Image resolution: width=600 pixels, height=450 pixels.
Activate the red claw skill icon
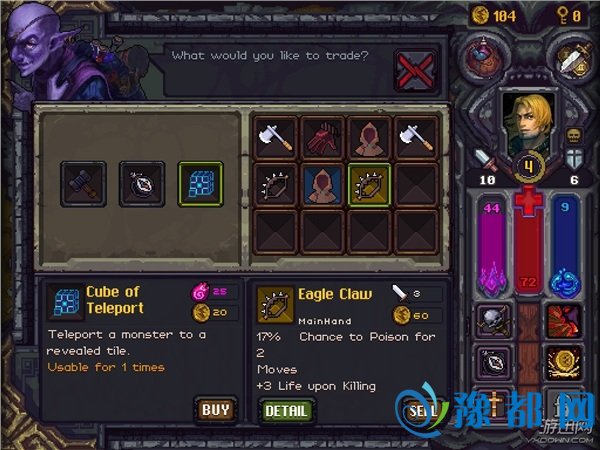pos(564,319)
